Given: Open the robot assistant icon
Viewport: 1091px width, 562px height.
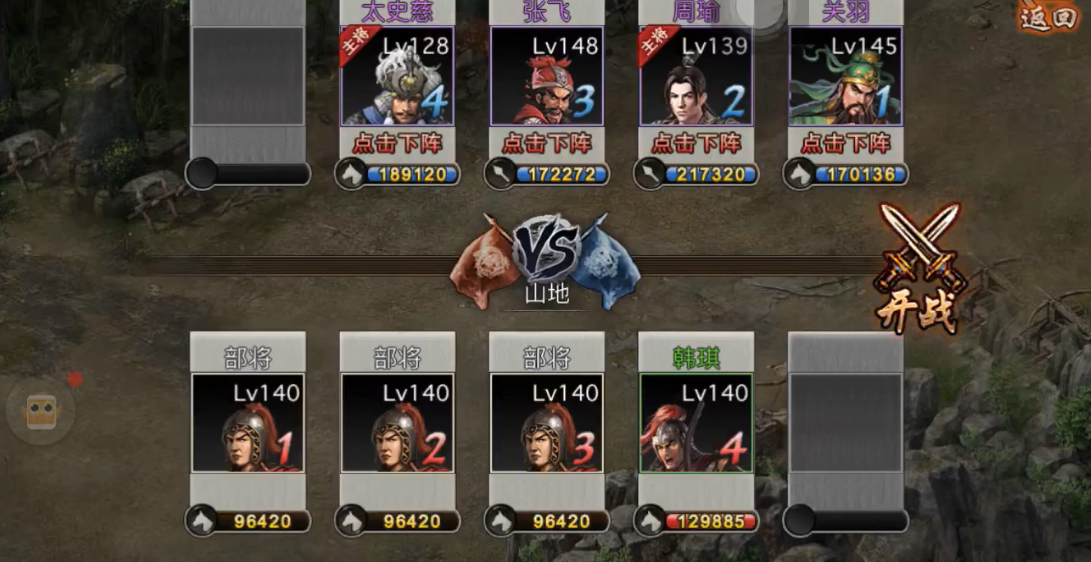Looking at the screenshot, I should [41, 410].
